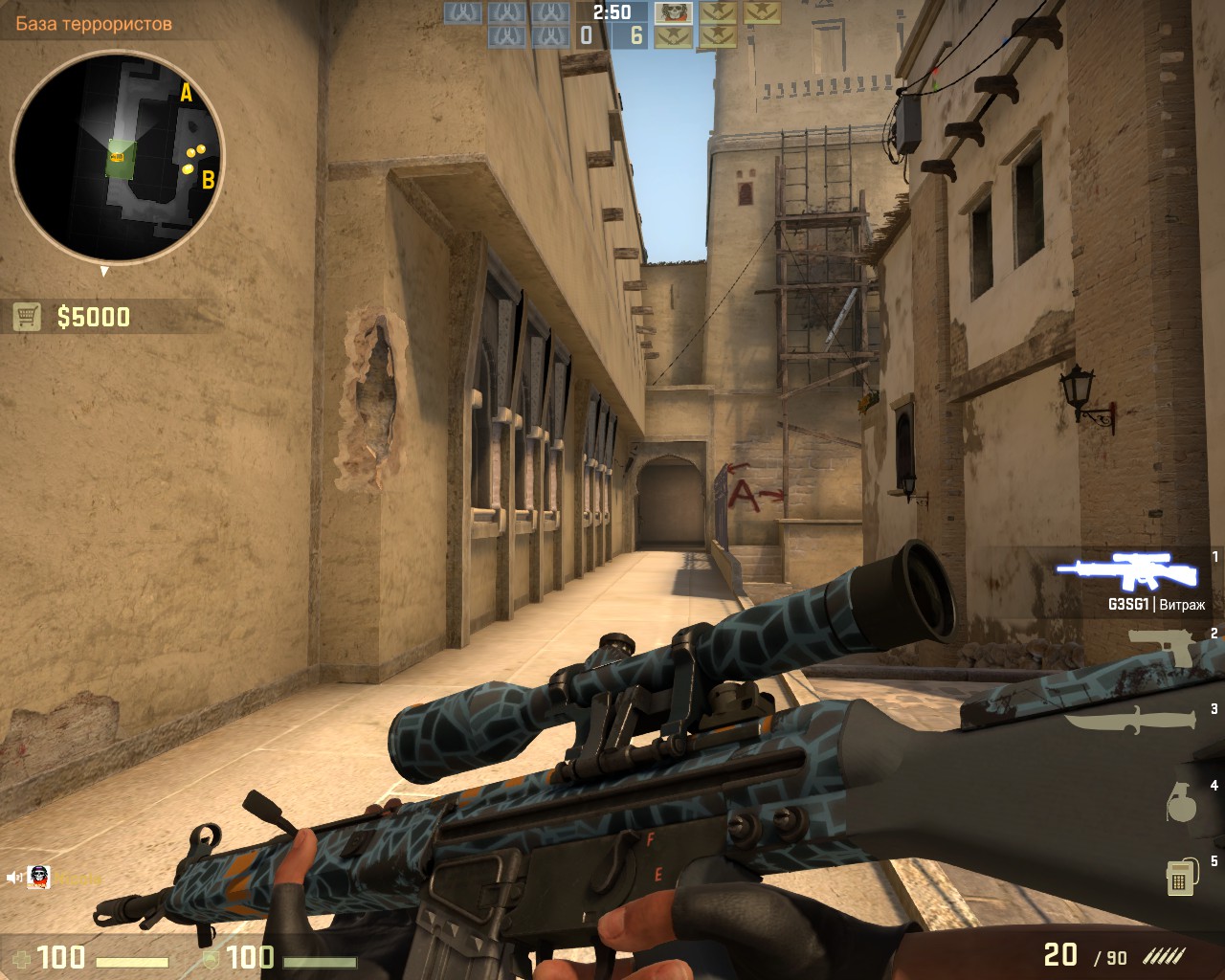Select the G3SG1 rifle weapon slot

1127,572
